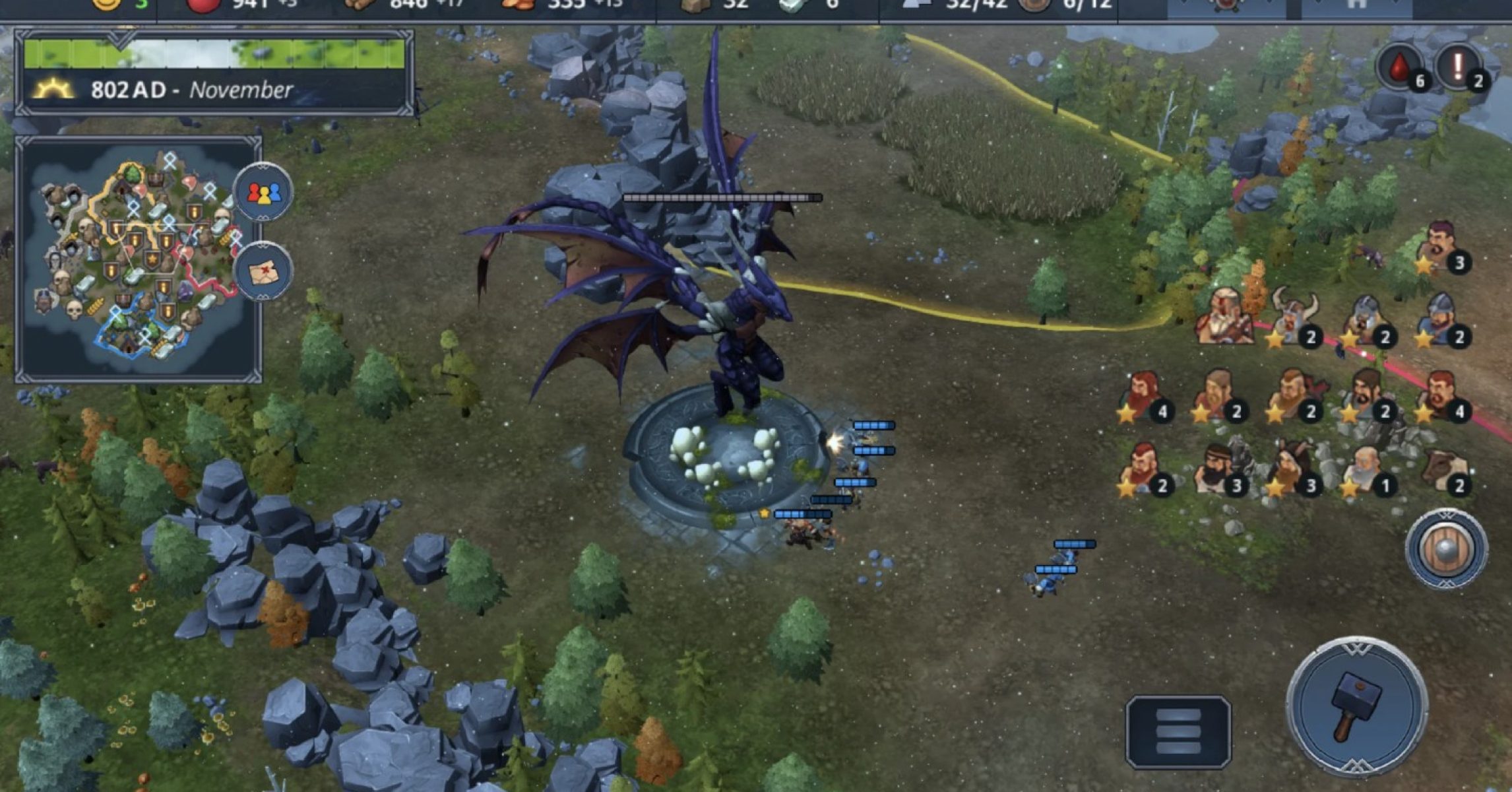Open the blood drop wounded alert
This screenshot has height=792, width=1512.
click(1400, 67)
